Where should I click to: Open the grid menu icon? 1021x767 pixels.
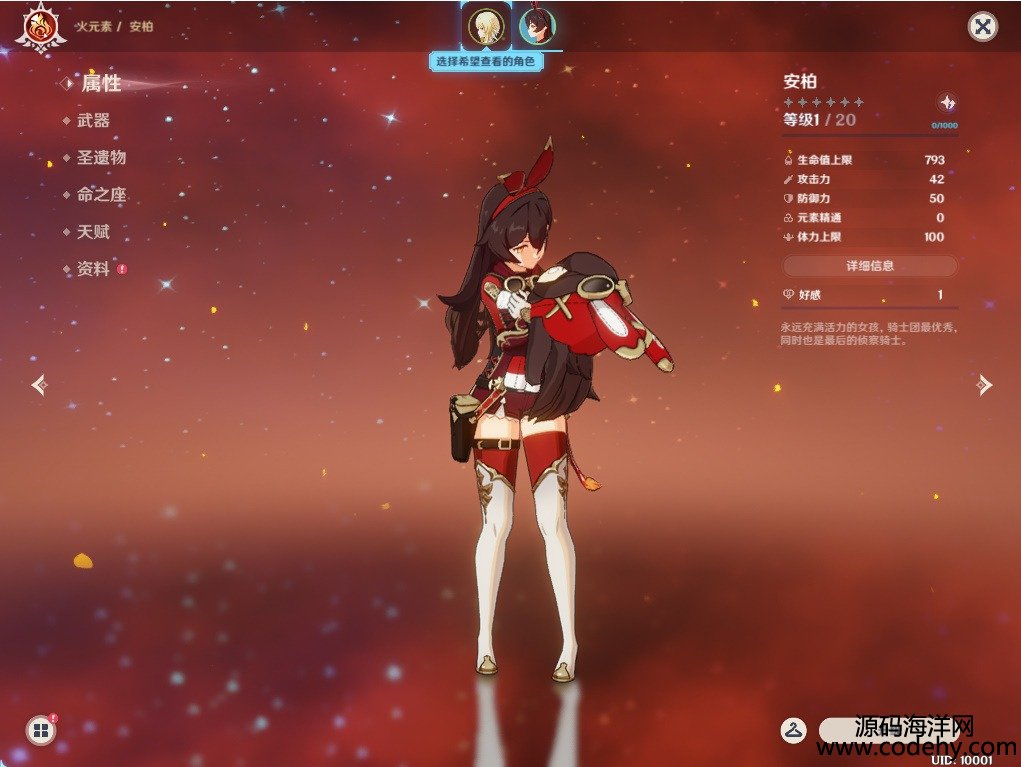click(x=40, y=731)
